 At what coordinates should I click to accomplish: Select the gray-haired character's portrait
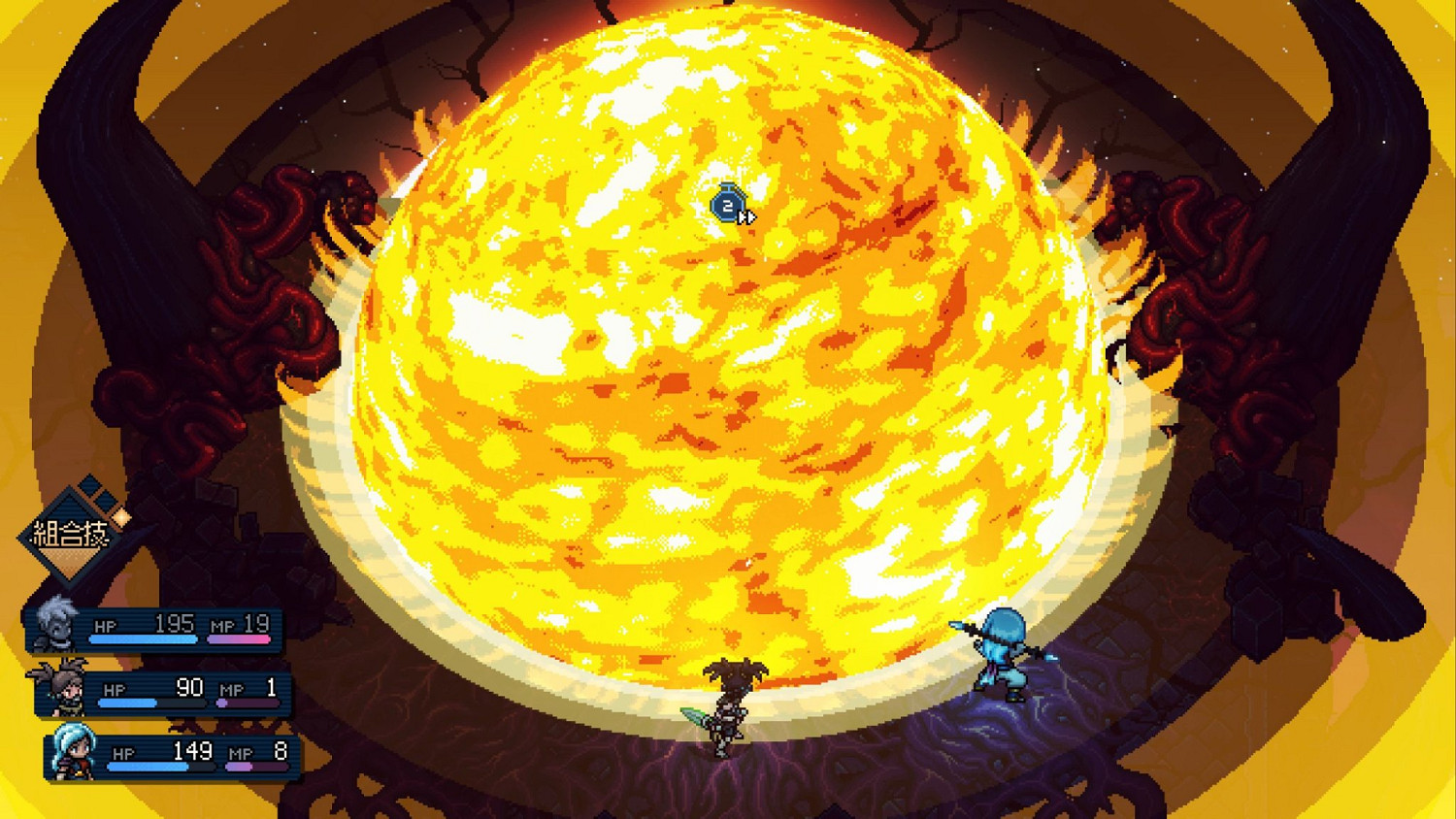pyautogui.click(x=55, y=626)
